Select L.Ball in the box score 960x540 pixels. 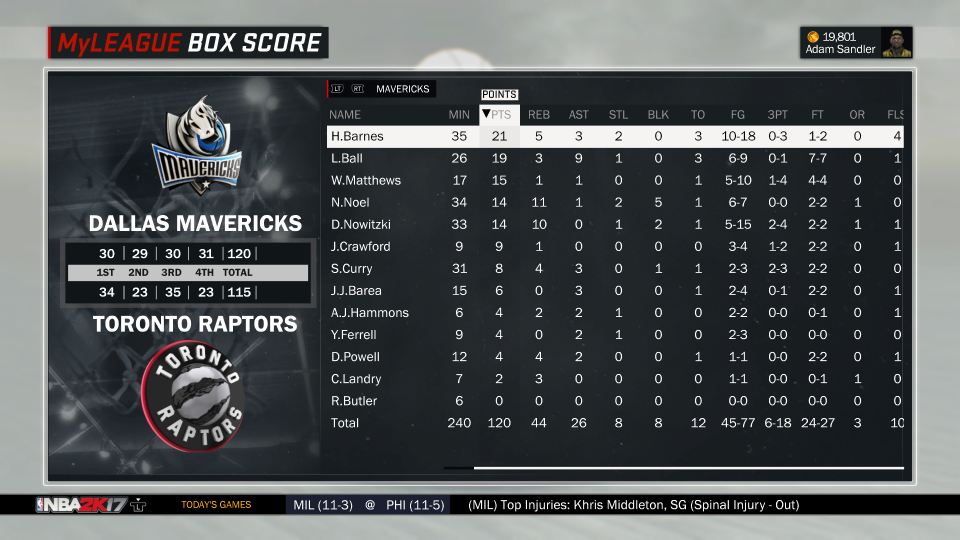(347, 158)
